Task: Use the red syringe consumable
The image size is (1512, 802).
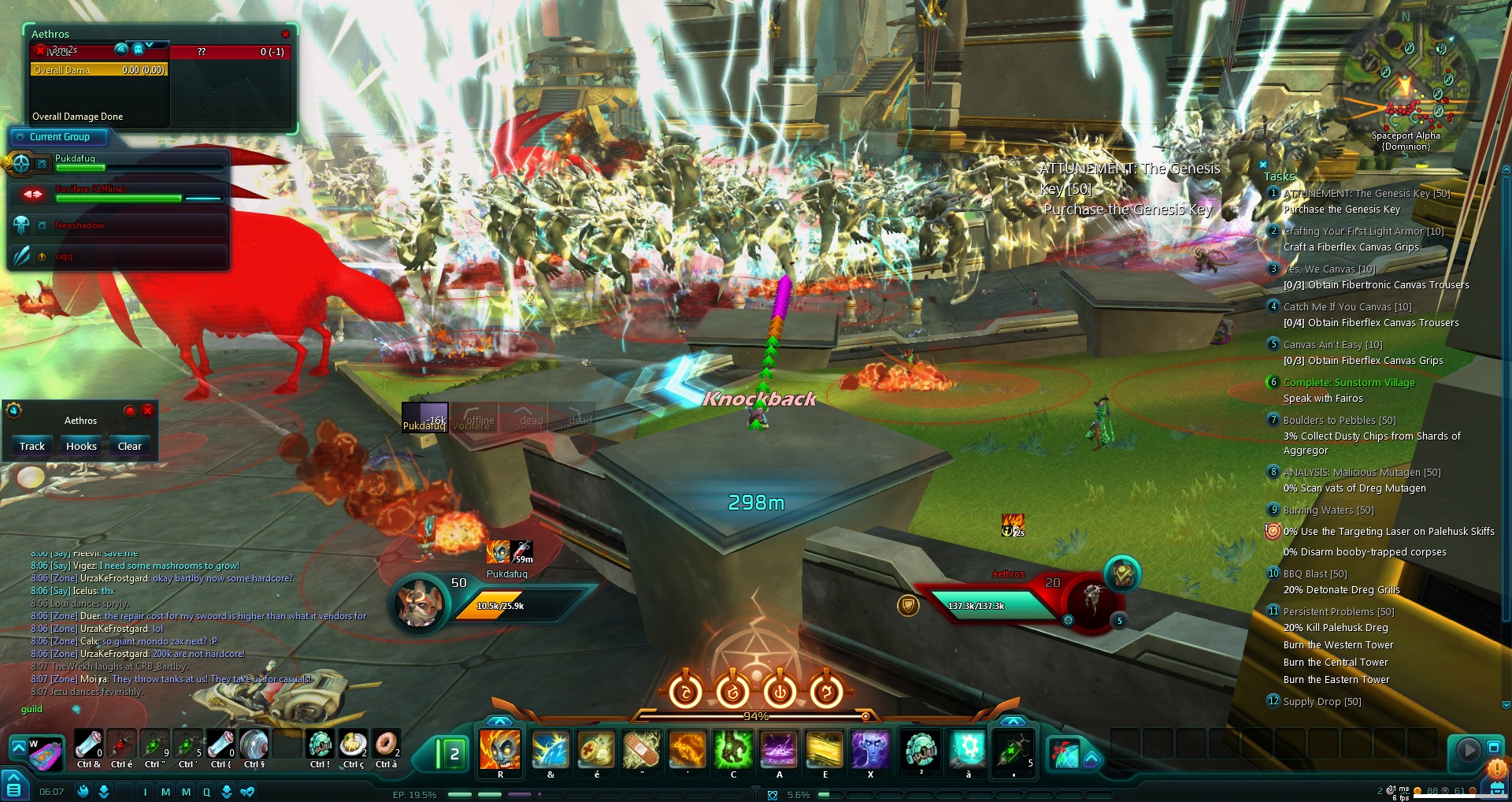Action: coord(120,744)
